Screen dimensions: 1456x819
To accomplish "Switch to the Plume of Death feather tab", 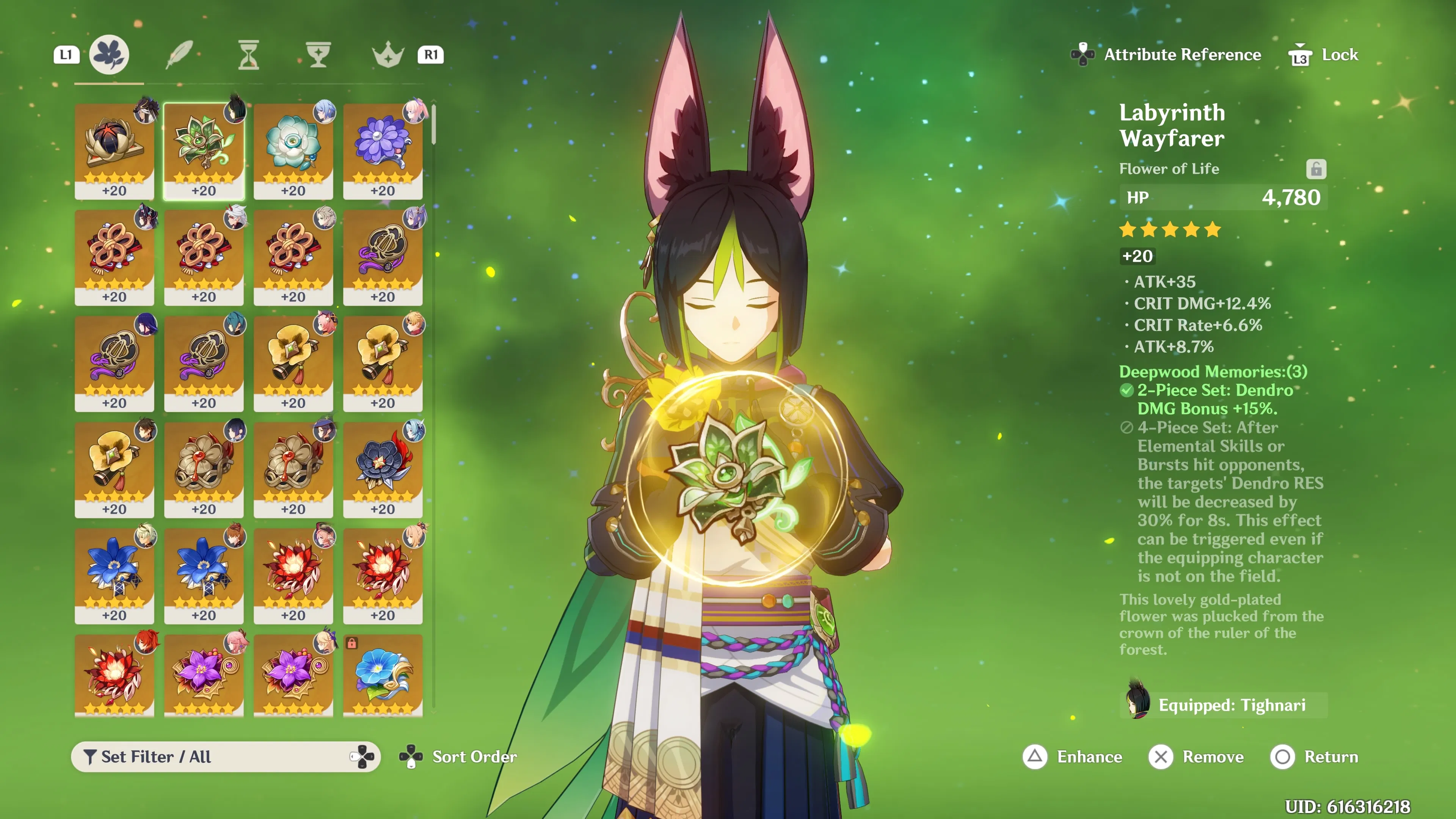I will [179, 55].
